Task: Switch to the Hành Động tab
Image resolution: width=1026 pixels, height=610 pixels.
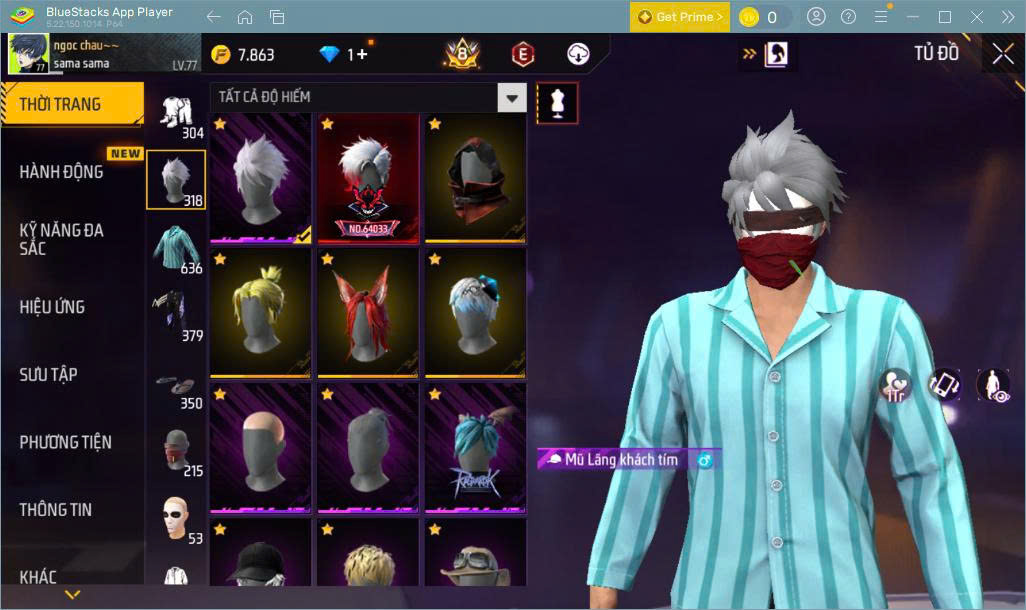Action: click(x=62, y=171)
